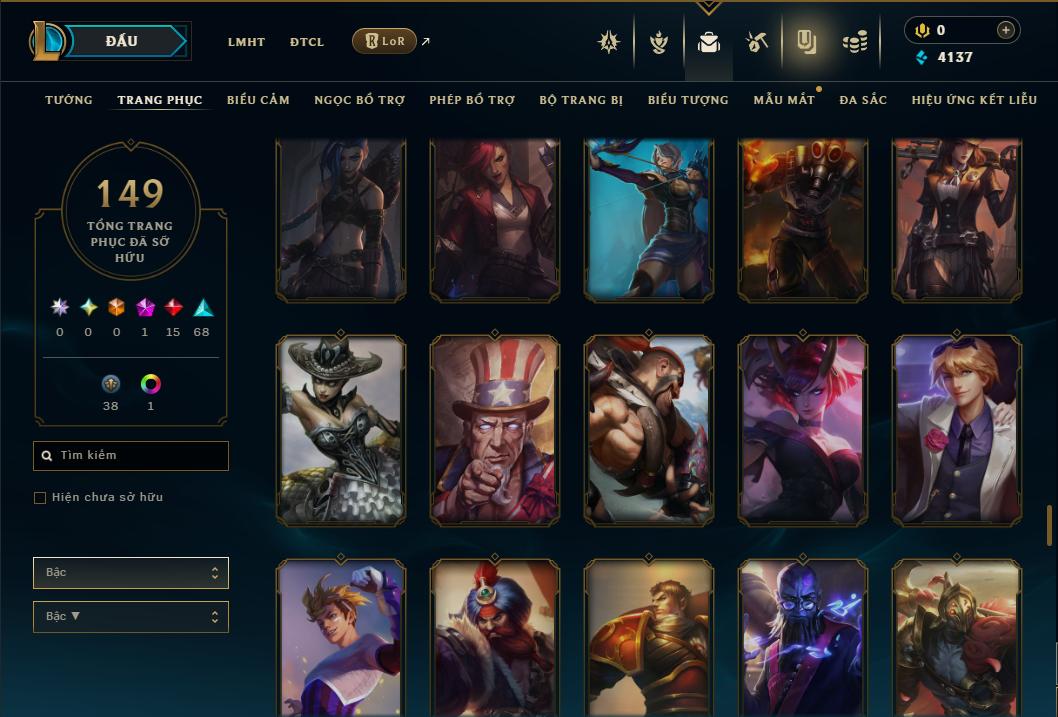The width and height of the screenshot is (1058, 717).
Task: Switch to the ĐTCL game mode
Action: (307, 42)
